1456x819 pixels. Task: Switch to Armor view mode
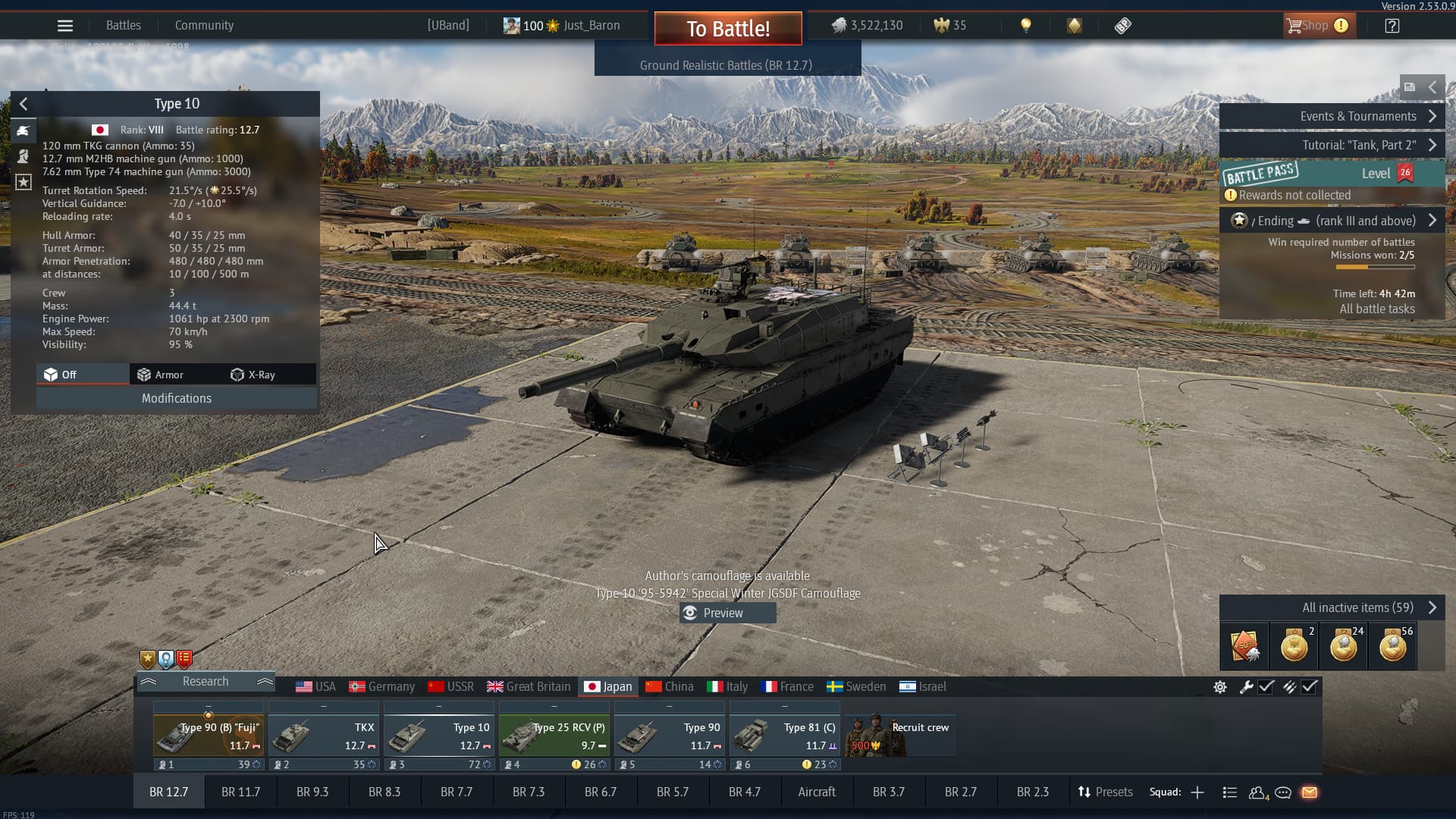click(x=161, y=375)
